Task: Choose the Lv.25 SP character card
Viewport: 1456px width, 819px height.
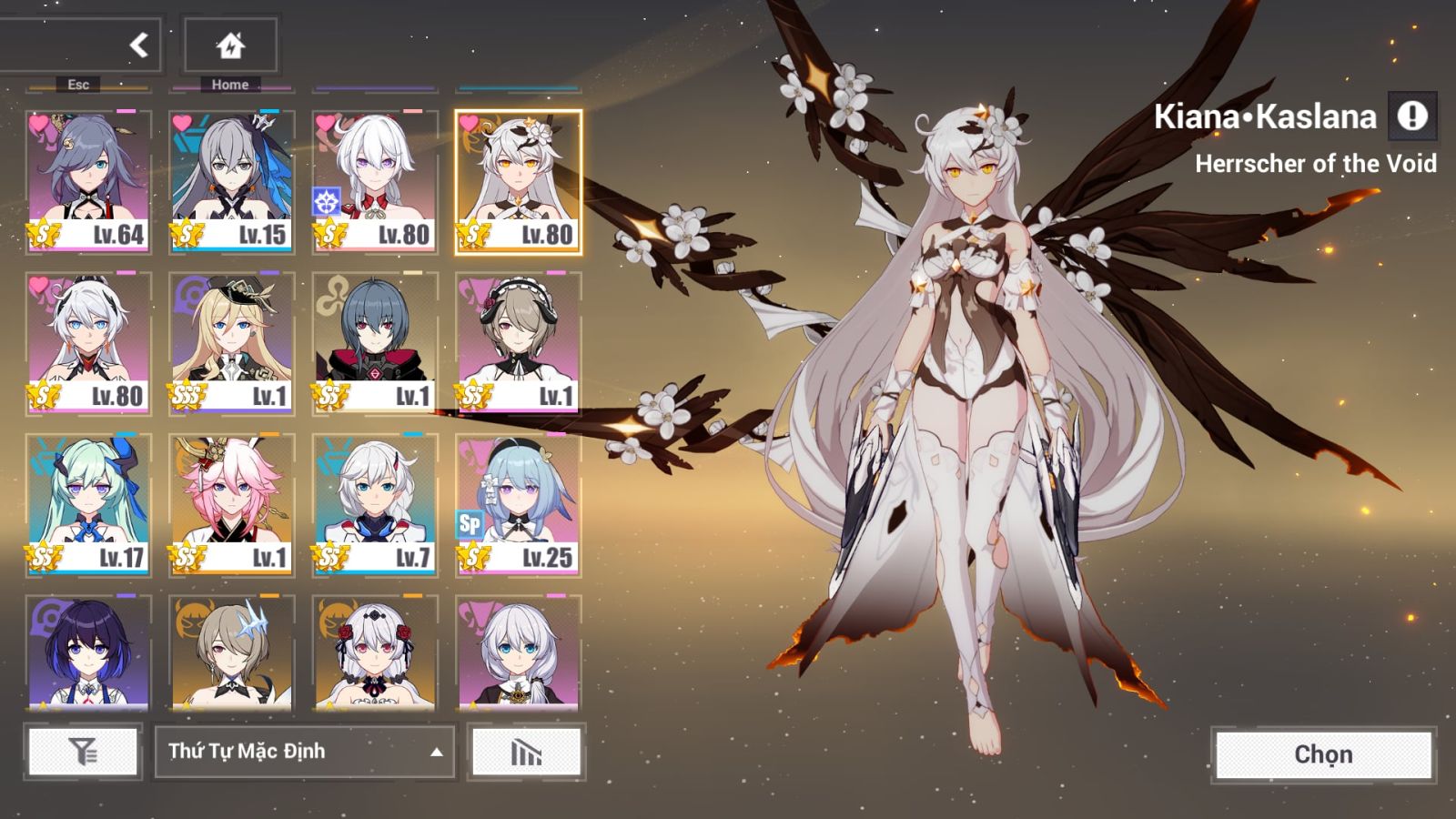Action: click(518, 505)
